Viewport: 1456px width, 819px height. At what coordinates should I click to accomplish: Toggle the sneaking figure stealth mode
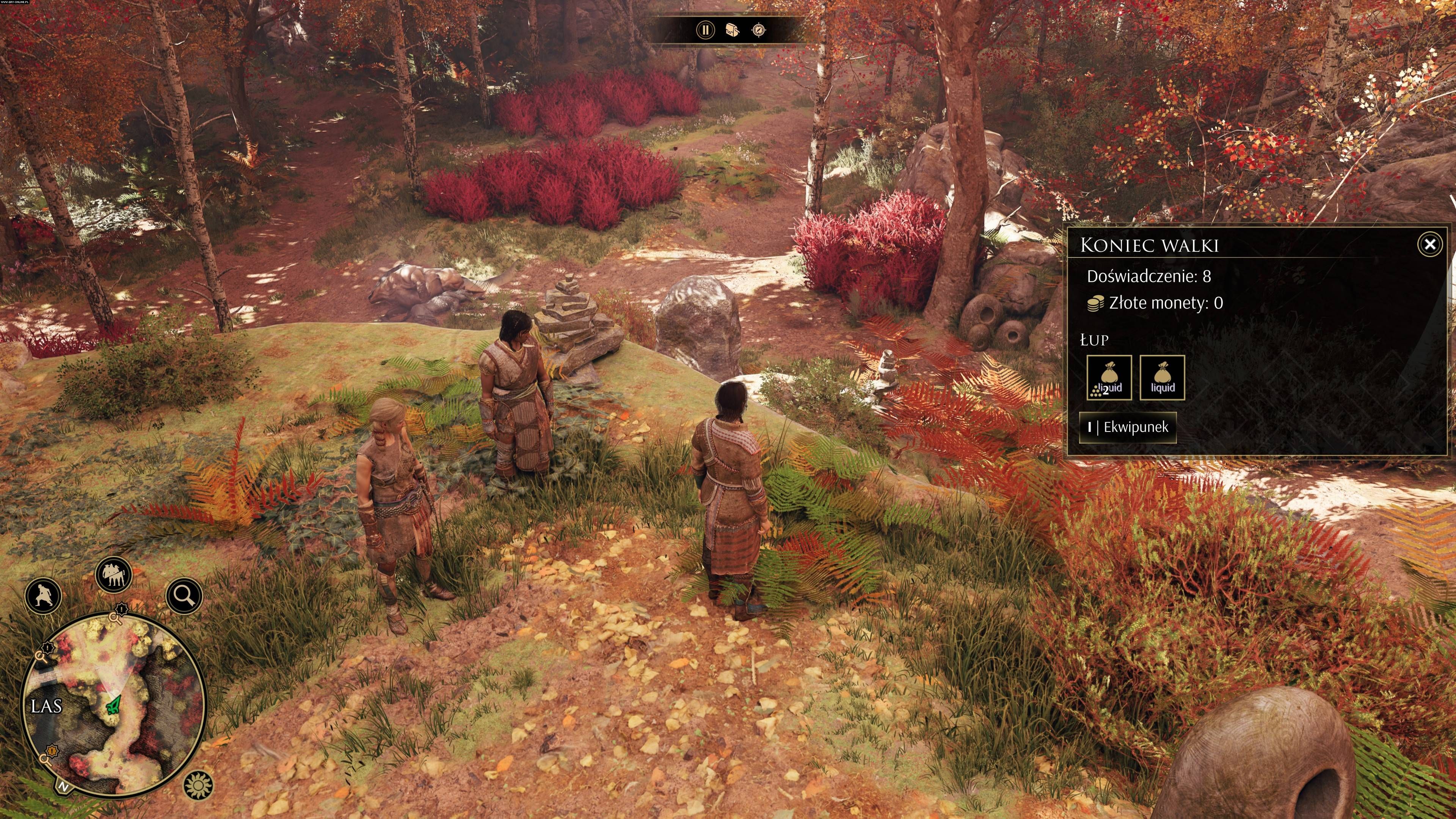pos(44,595)
